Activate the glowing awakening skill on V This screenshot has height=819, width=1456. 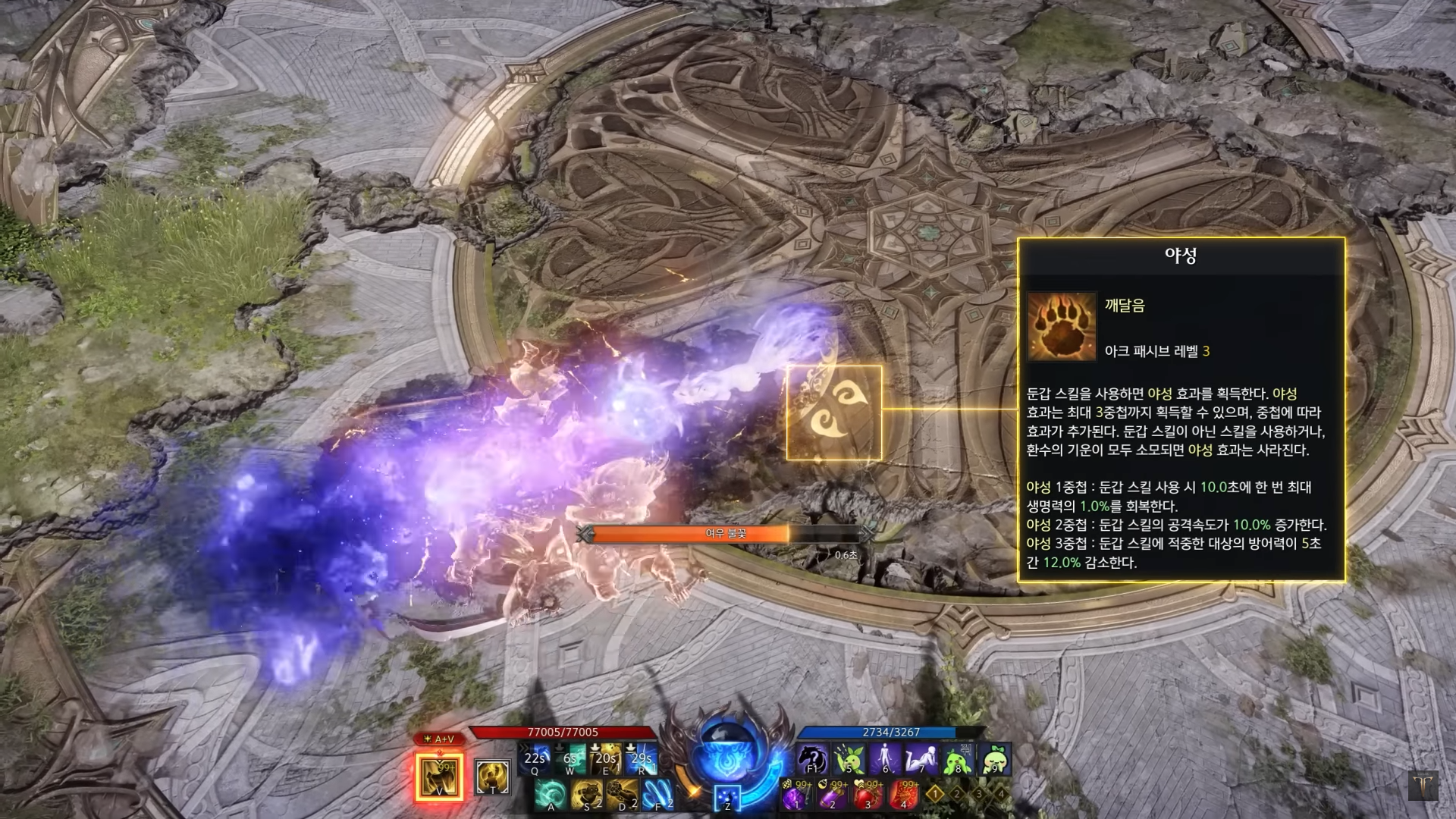pos(439,777)
